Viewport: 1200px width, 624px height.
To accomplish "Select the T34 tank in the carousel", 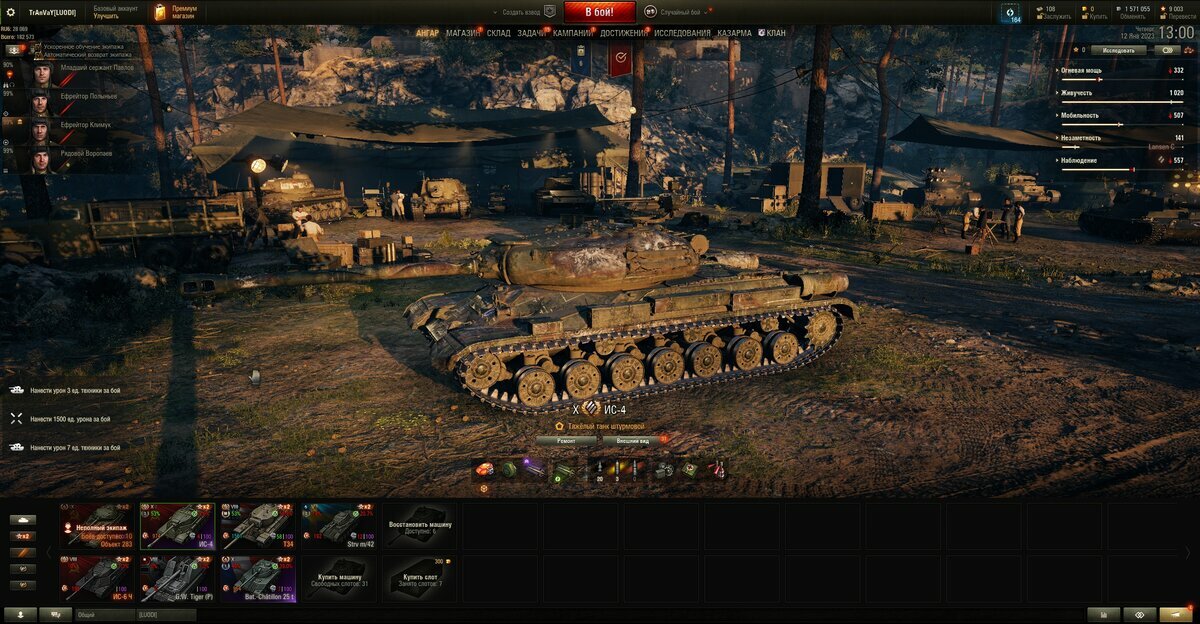I will [258, 525].
